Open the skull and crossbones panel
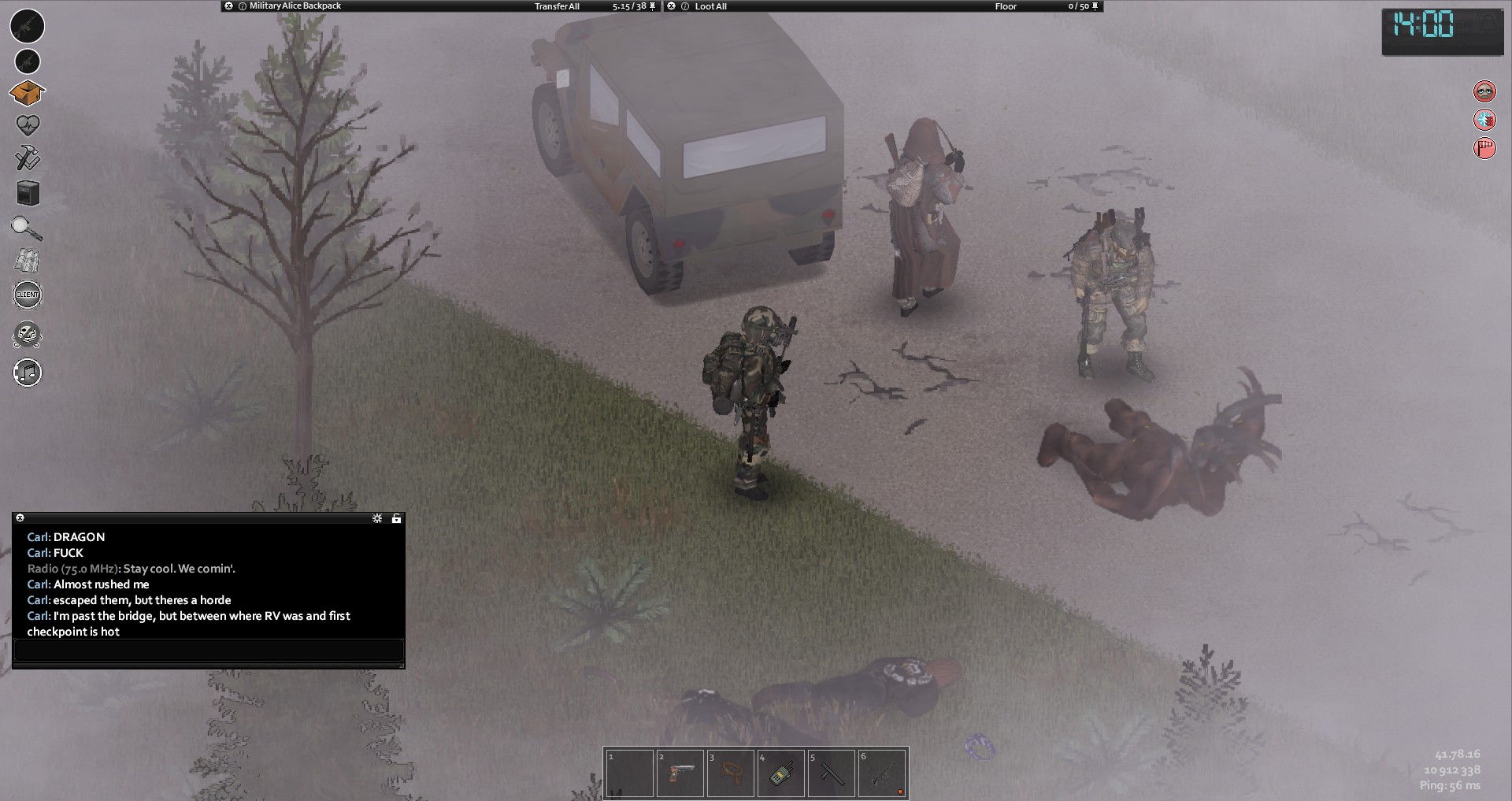 (x=28, y=335)
